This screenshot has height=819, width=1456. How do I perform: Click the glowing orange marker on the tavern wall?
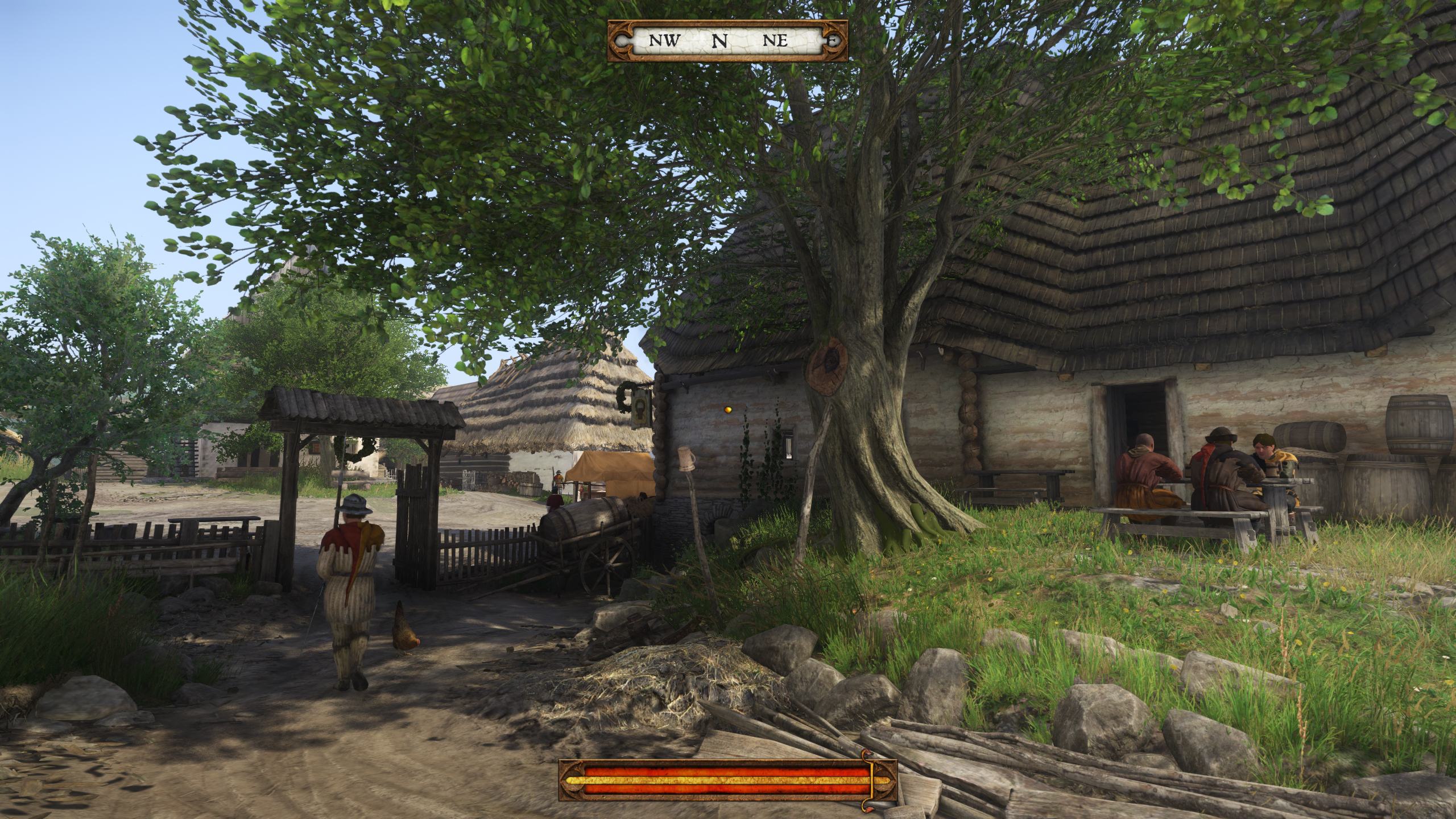coord(728,411)
